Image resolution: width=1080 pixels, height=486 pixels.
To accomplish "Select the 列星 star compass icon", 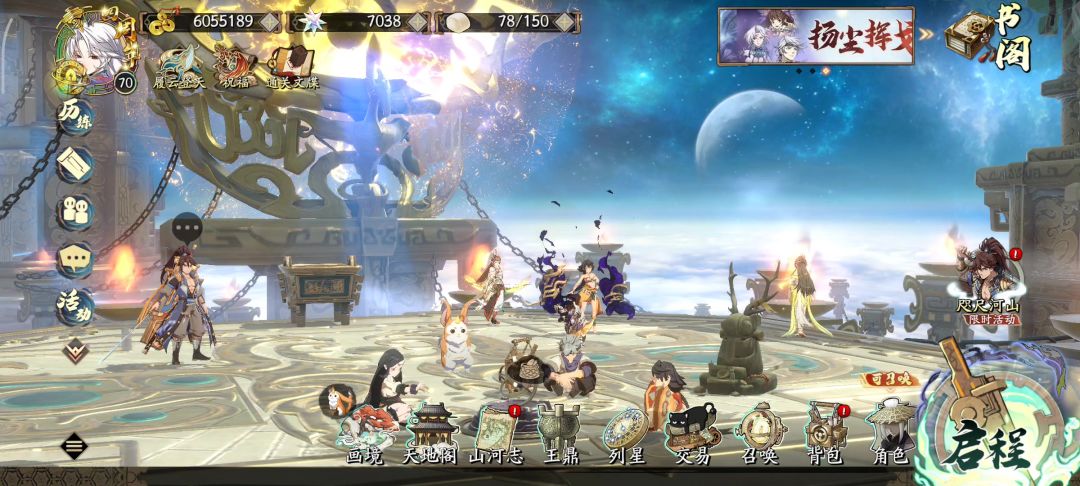I will (x=625, y=432).
